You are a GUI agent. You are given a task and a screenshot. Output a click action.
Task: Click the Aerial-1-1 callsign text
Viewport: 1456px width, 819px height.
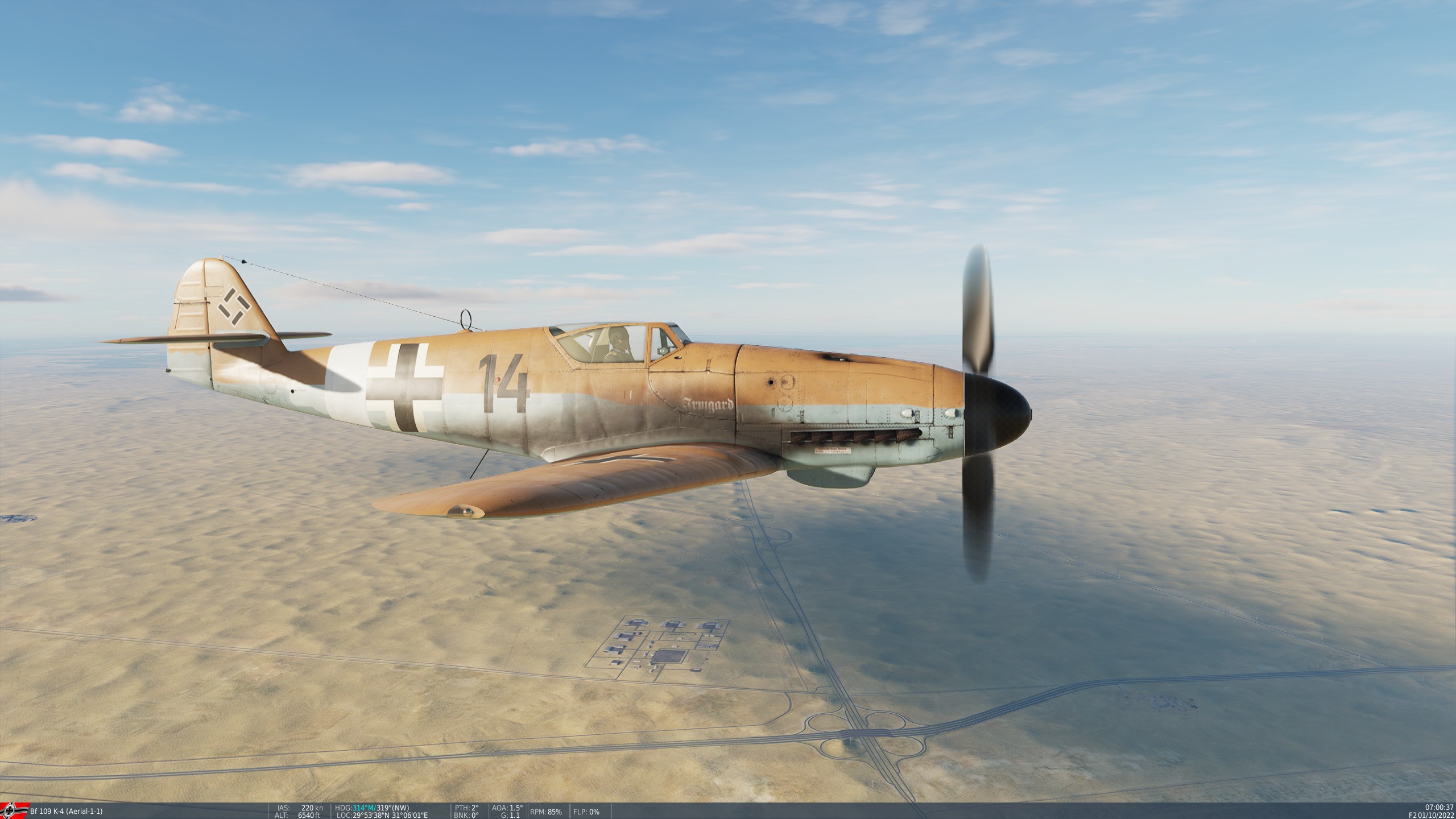tap(84, 812)
